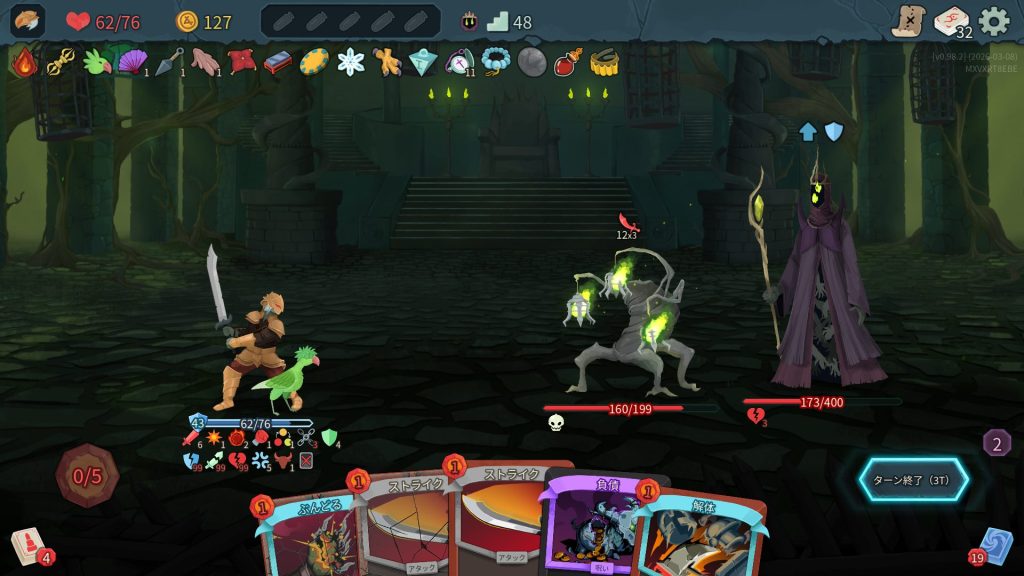Inspect the burning flame relic
This screenshot has width=1024, height=576.
tap(24, 62)
